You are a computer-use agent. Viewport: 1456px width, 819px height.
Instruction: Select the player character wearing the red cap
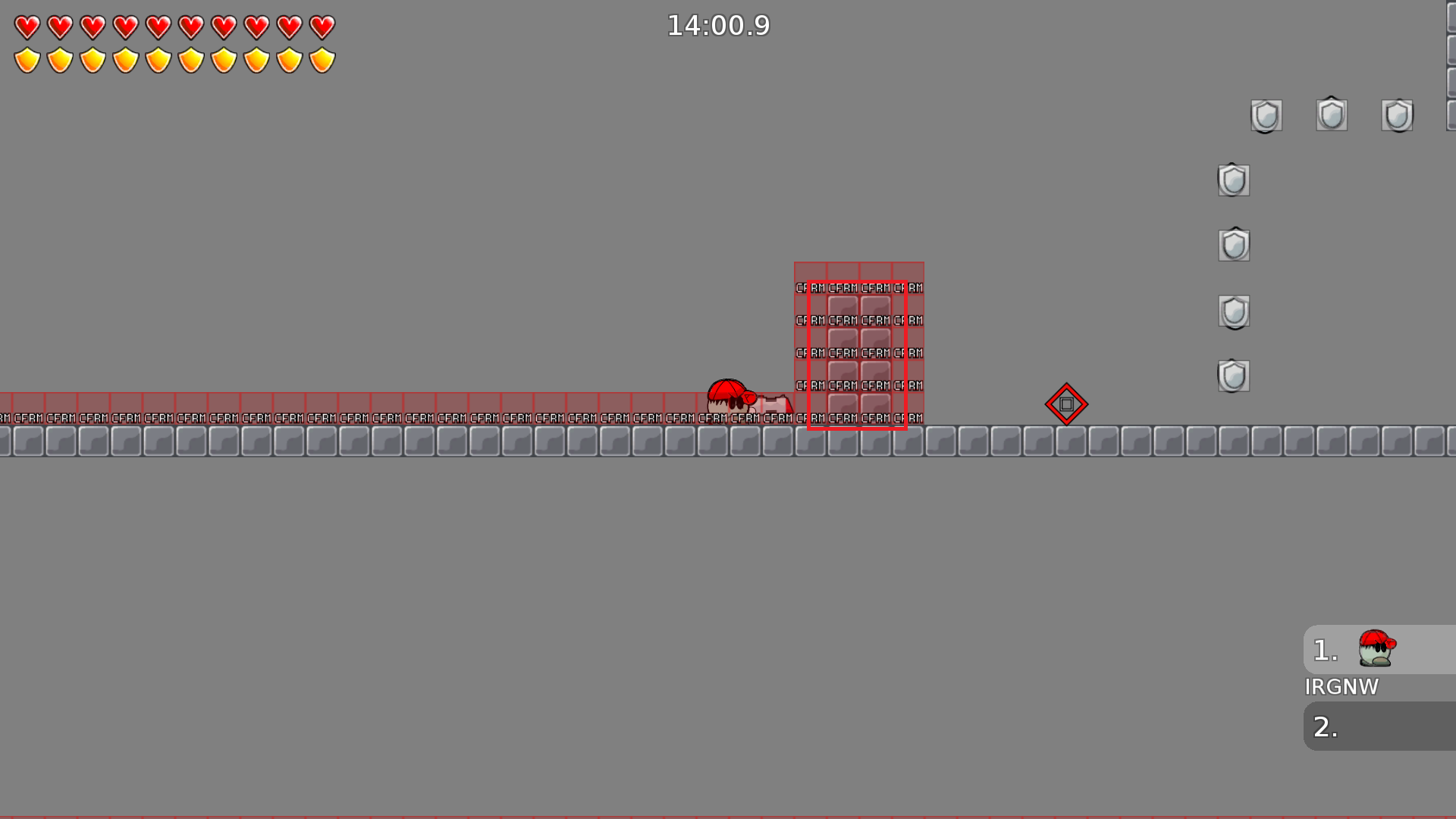pos(728,398)
